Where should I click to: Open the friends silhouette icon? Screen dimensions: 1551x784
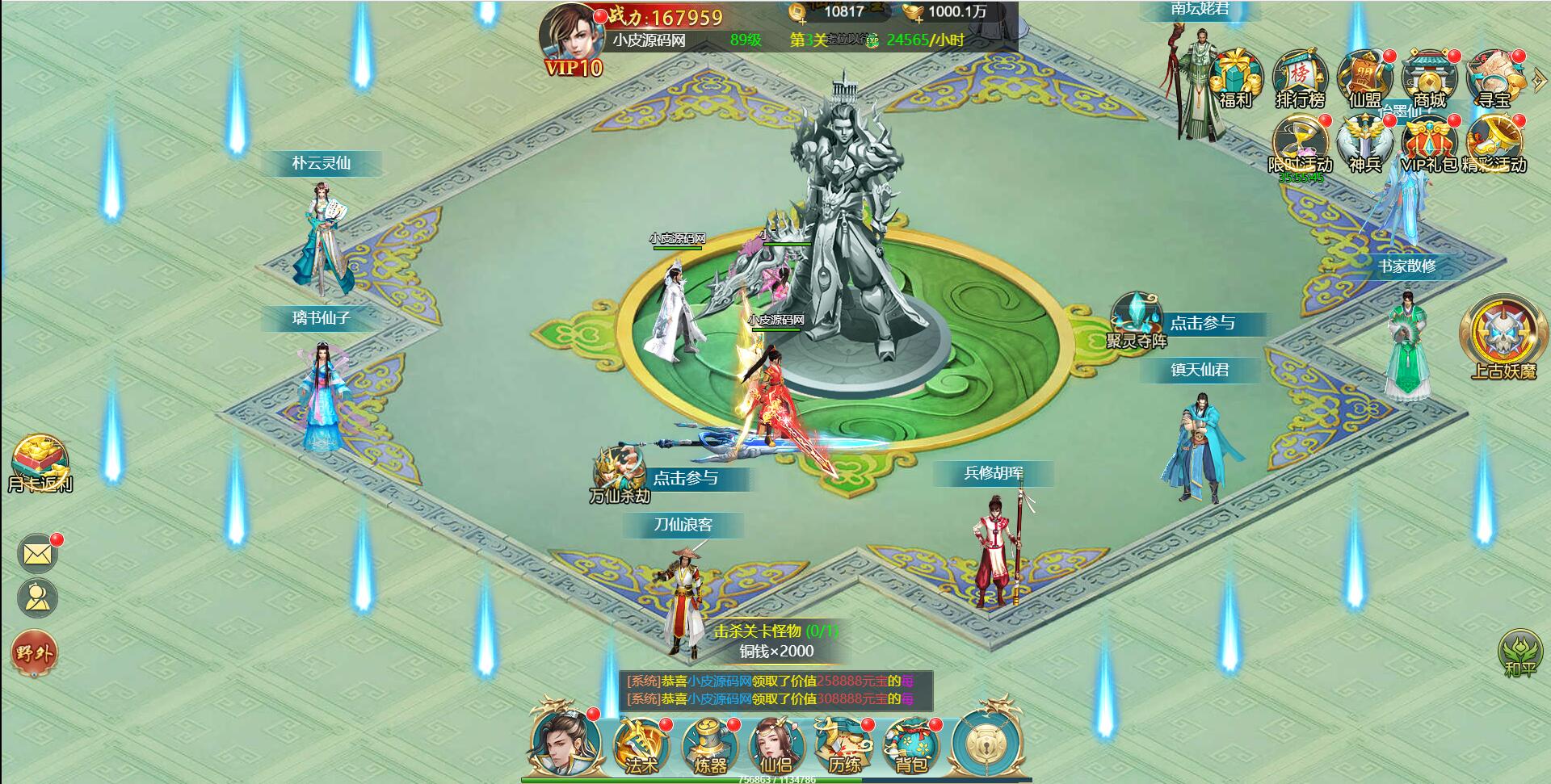(37, 598)
